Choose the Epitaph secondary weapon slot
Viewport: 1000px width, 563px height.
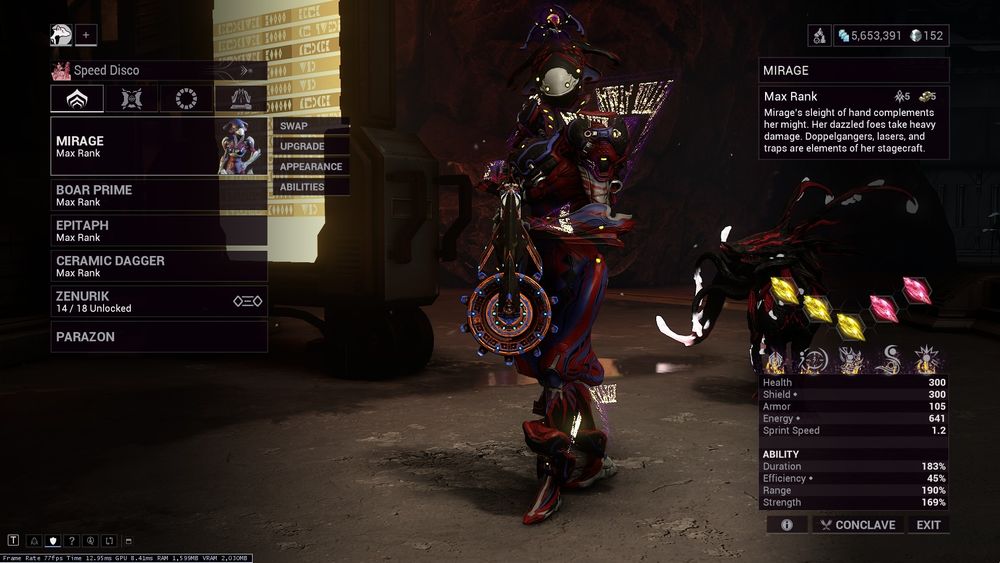pyautogui.click(x=159, y=231)
